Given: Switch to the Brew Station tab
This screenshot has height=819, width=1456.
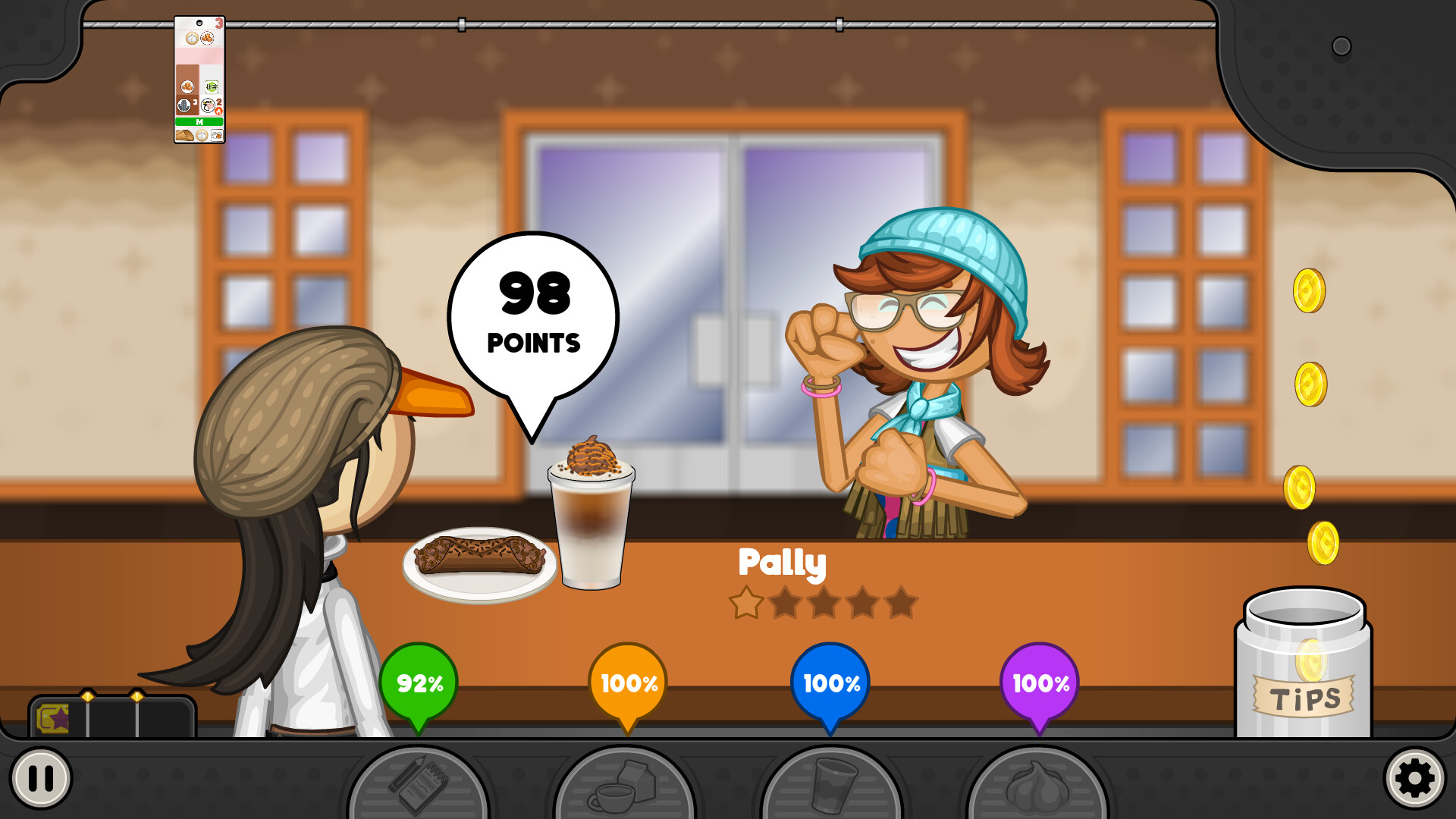Looking at the screenshot, I should tap(625, 786).
